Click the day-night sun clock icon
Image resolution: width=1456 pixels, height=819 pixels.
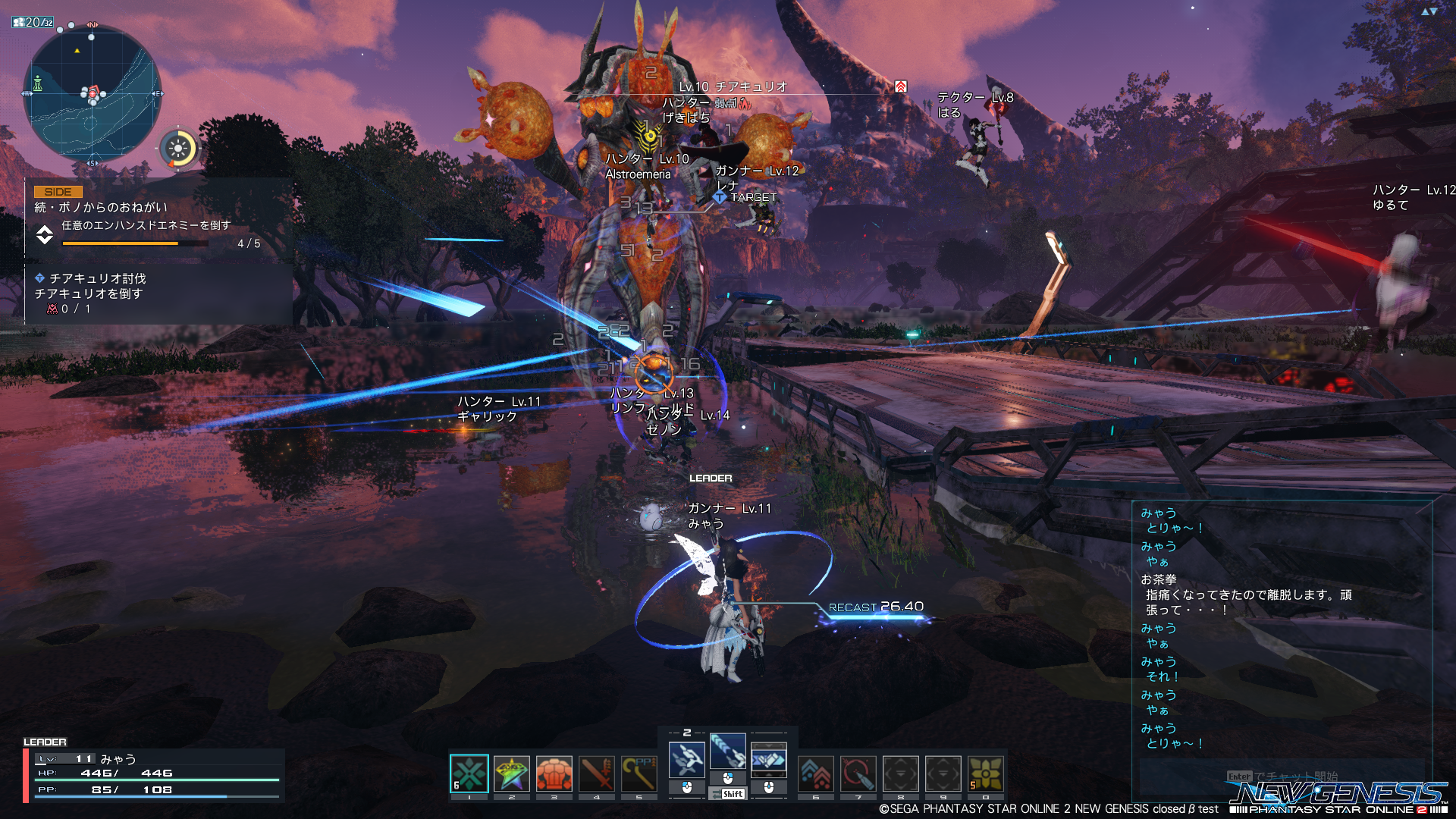[x=179, y=149]
